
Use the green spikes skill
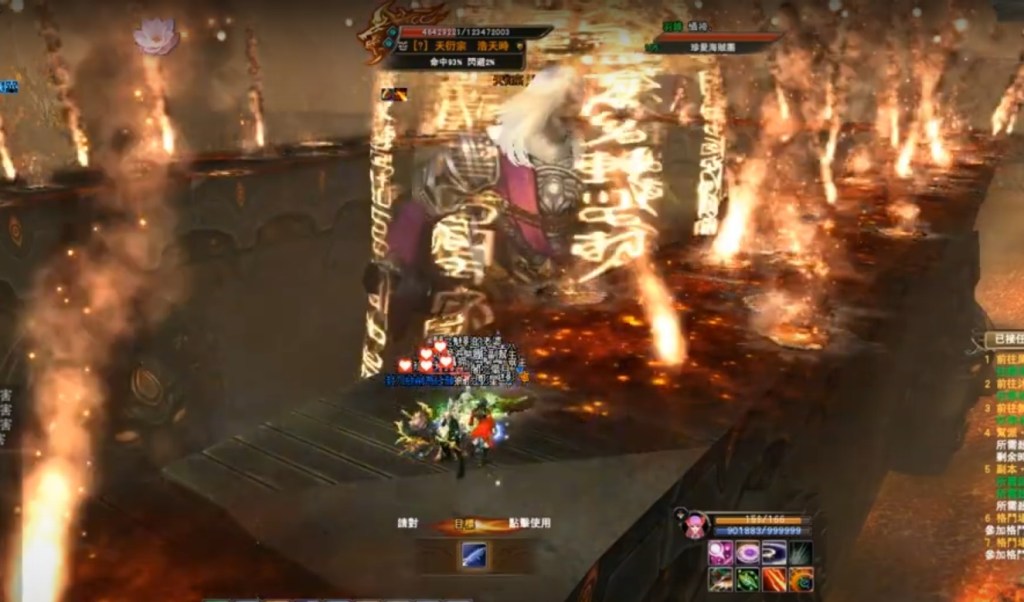[800, 552]
